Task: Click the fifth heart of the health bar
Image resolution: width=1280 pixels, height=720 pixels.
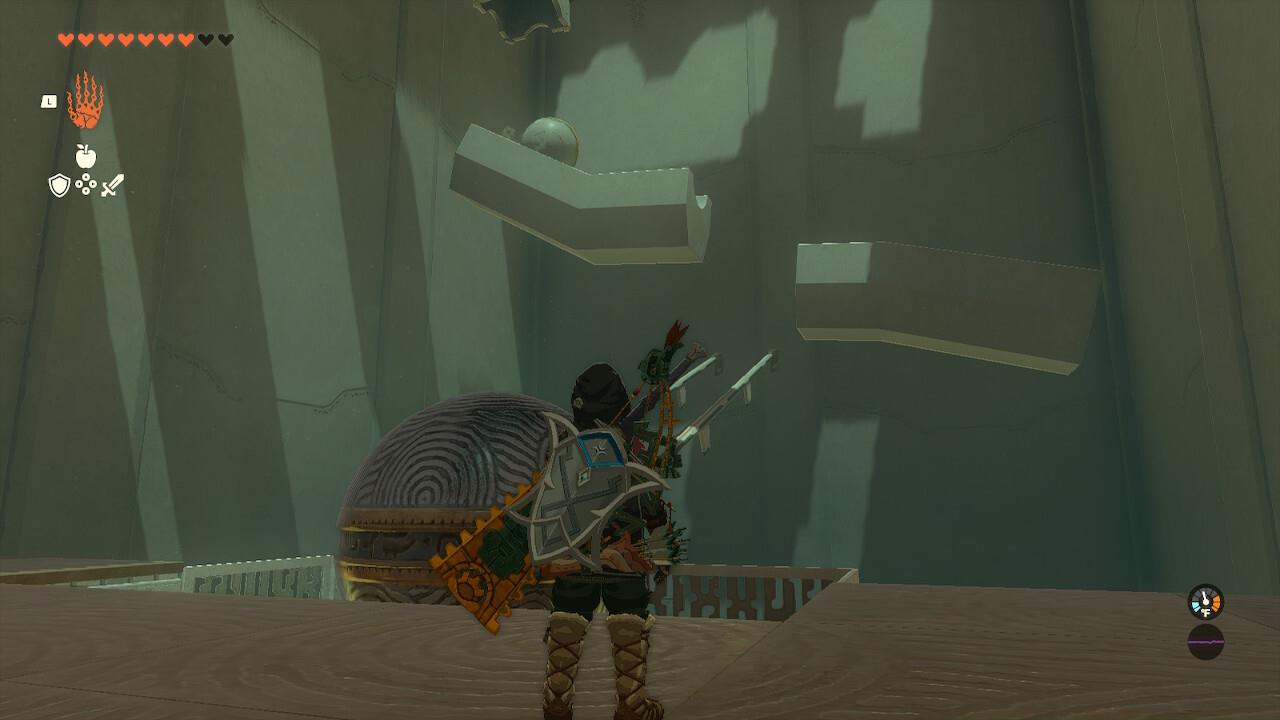Action: pyautogui.click(x=147, y=39)
